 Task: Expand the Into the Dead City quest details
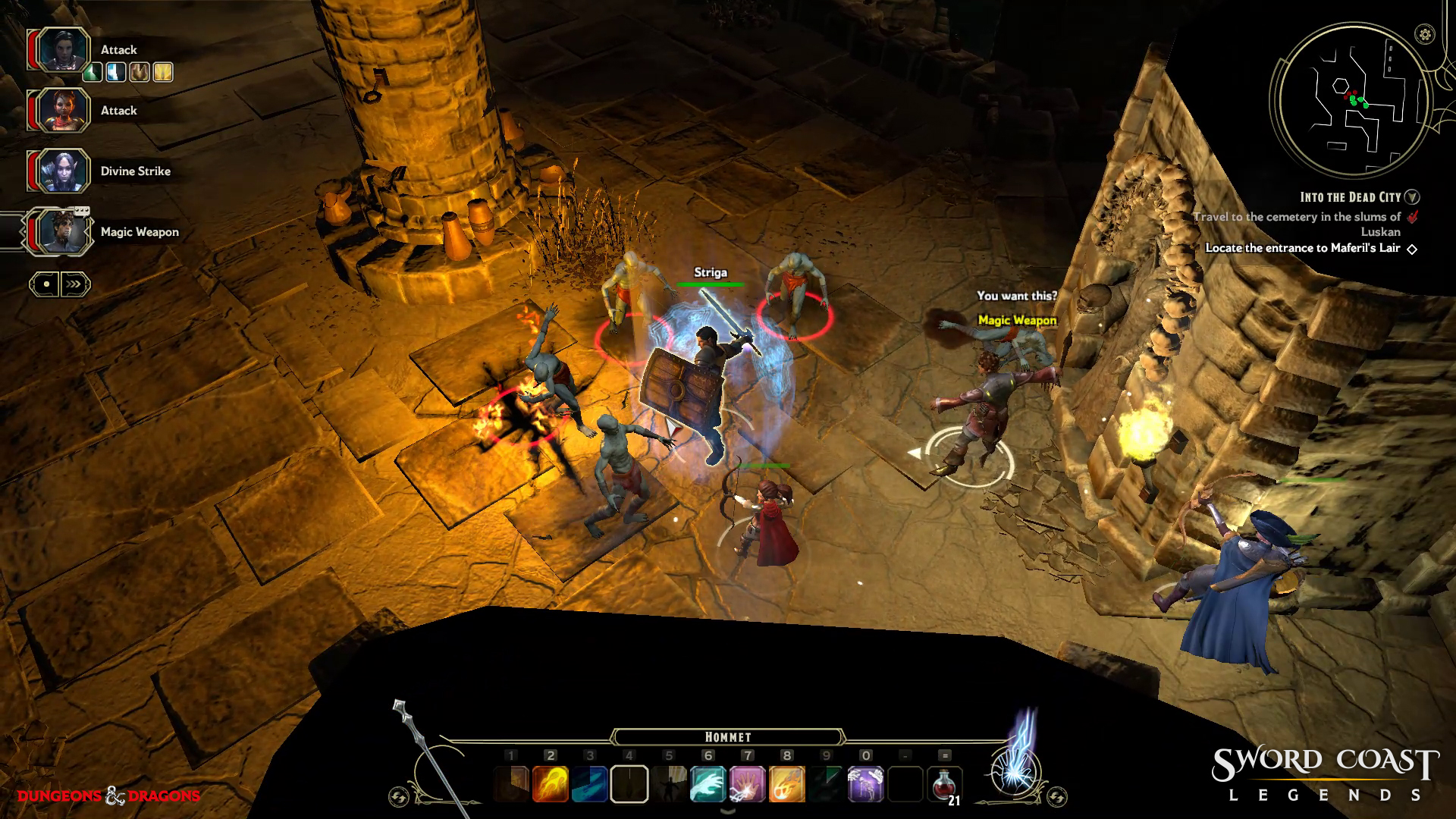(1412, 195)
